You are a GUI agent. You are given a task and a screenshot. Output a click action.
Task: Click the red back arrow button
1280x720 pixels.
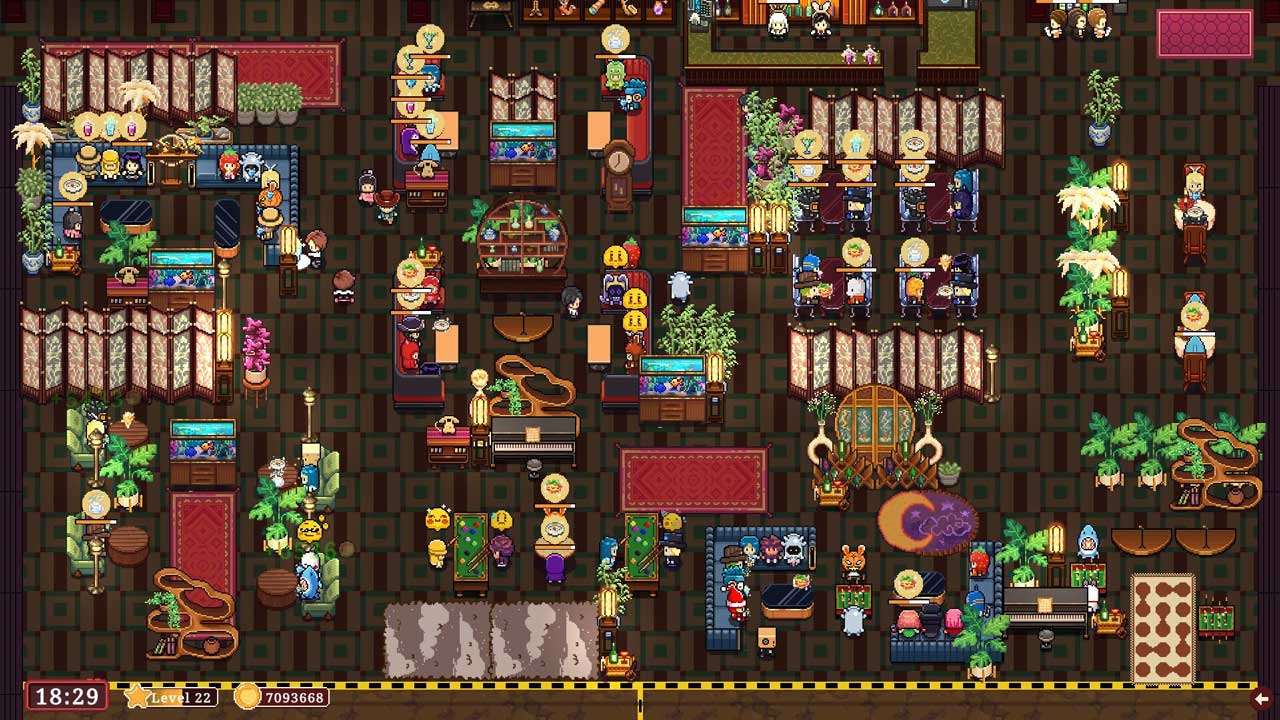pos(1263,698)
